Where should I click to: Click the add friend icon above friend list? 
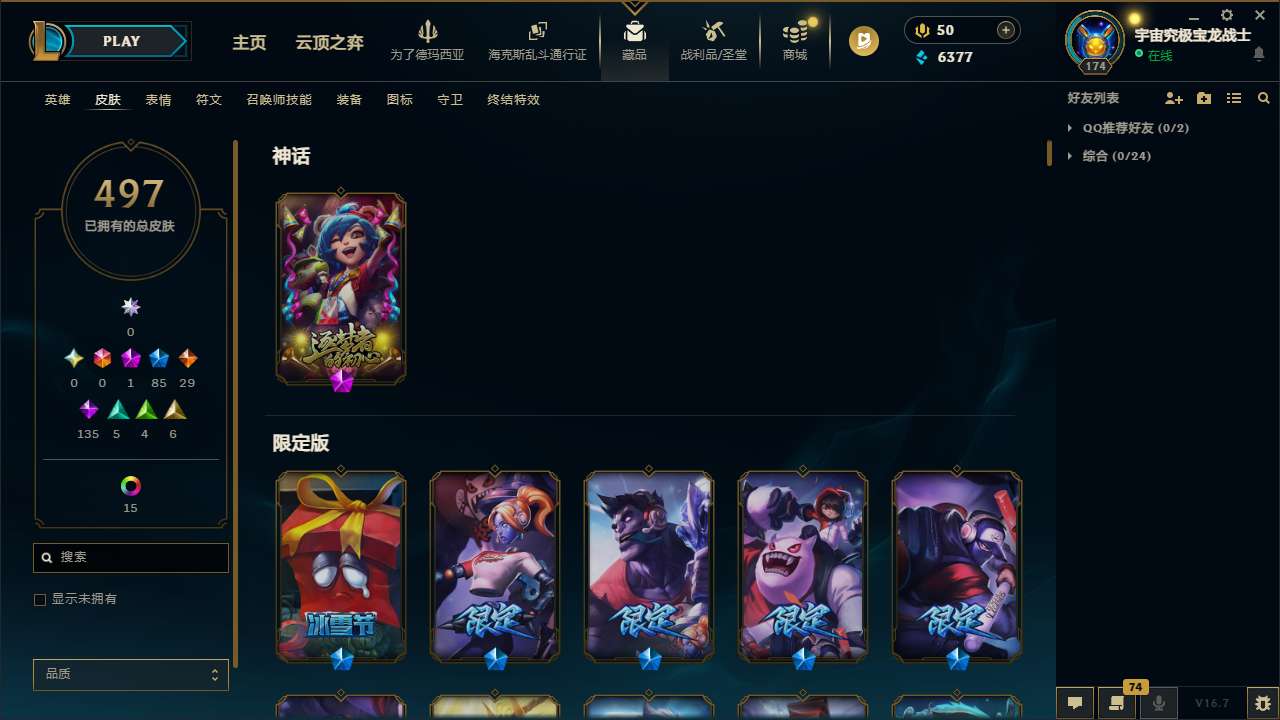tap(1171, 97)
